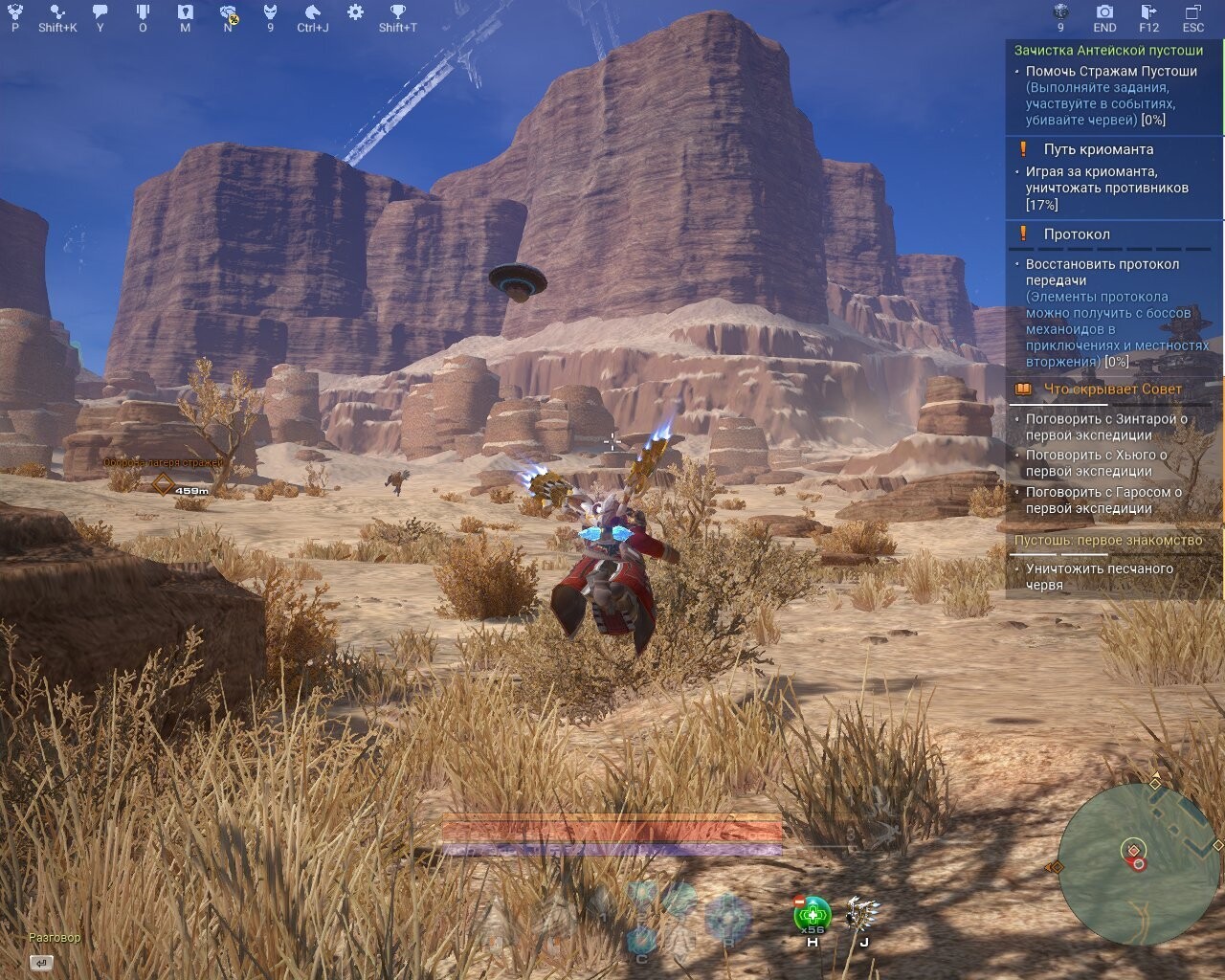The height and width of the screenshot is (980, 1225).
Task: Open the chat panel via the Y speech-bubble icon
Action: [x=100, y=12]
